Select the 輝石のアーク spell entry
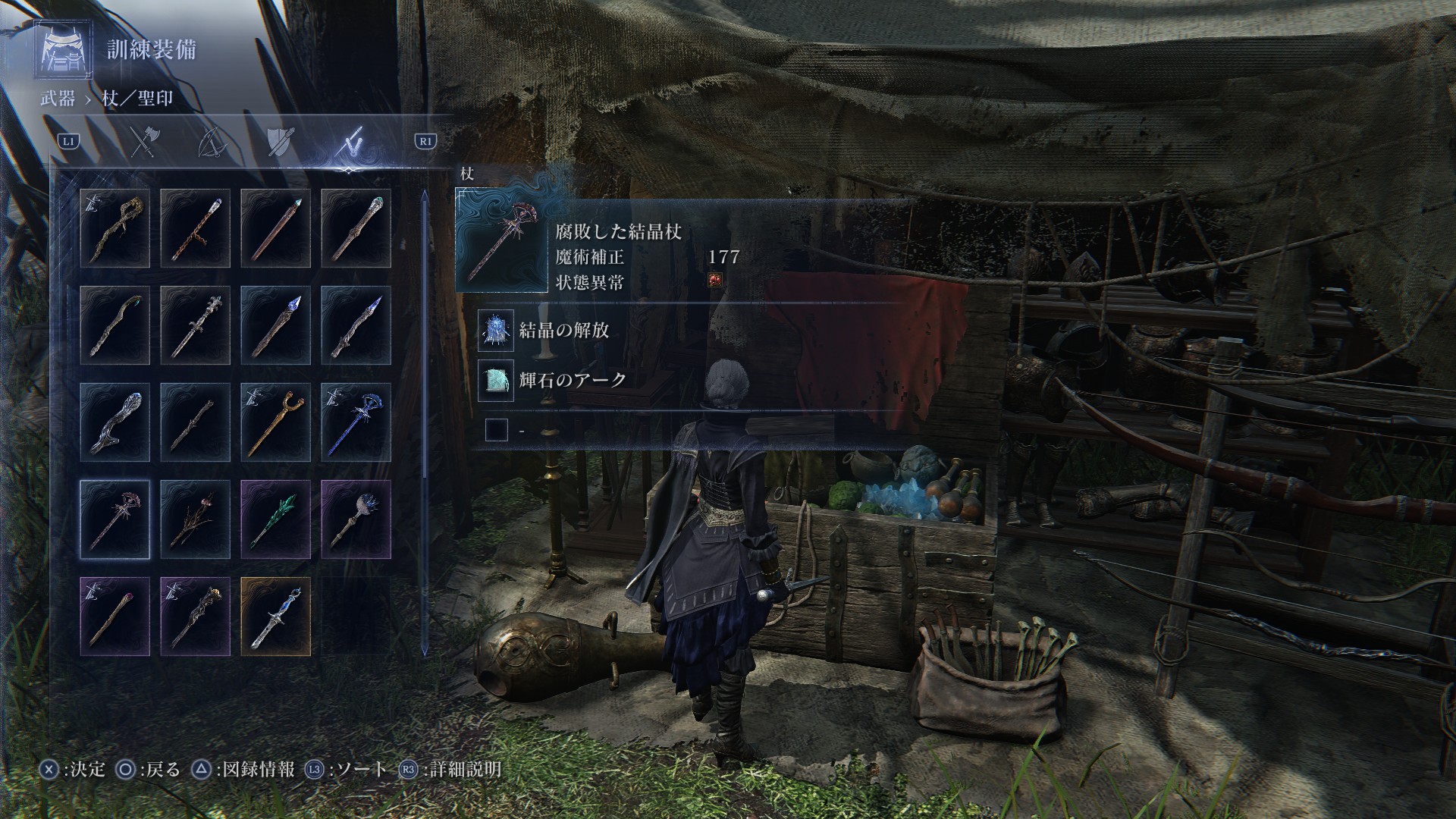This screenshot has height=819, width=1456. click(x=572, y=379)
